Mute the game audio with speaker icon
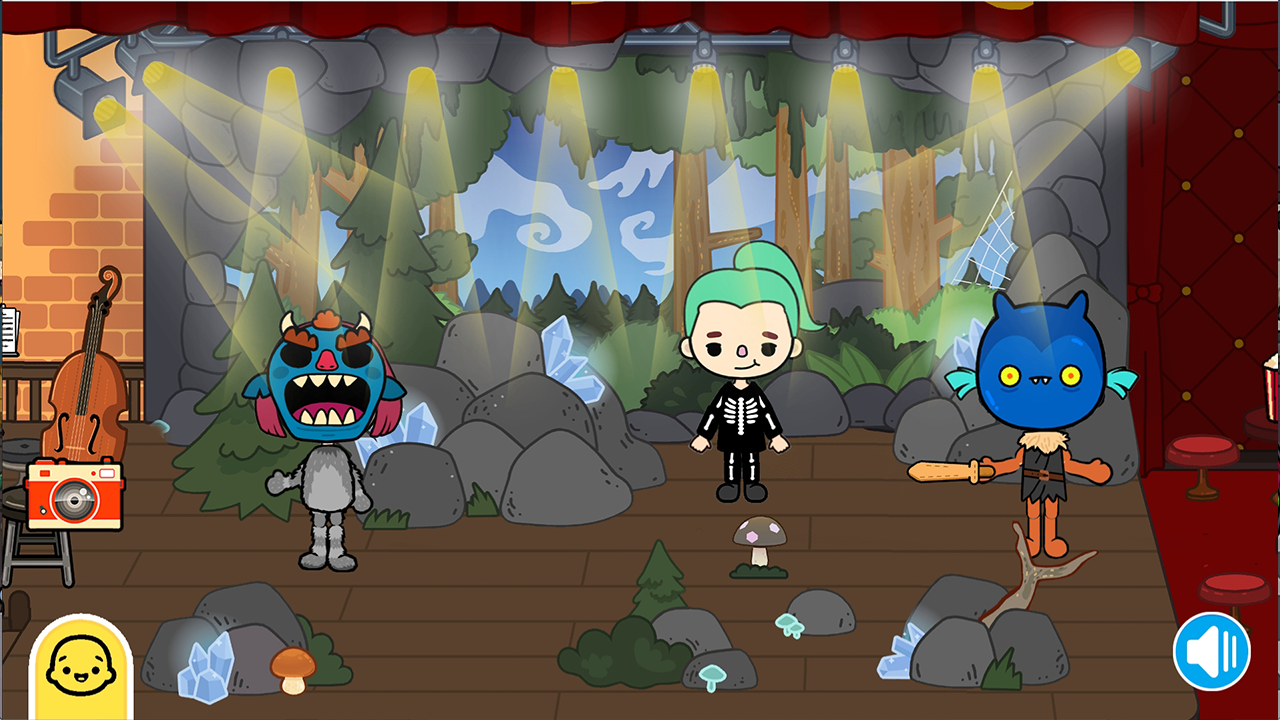Viewport: 1280px width, 720px height. click(x=1211, y=650)
